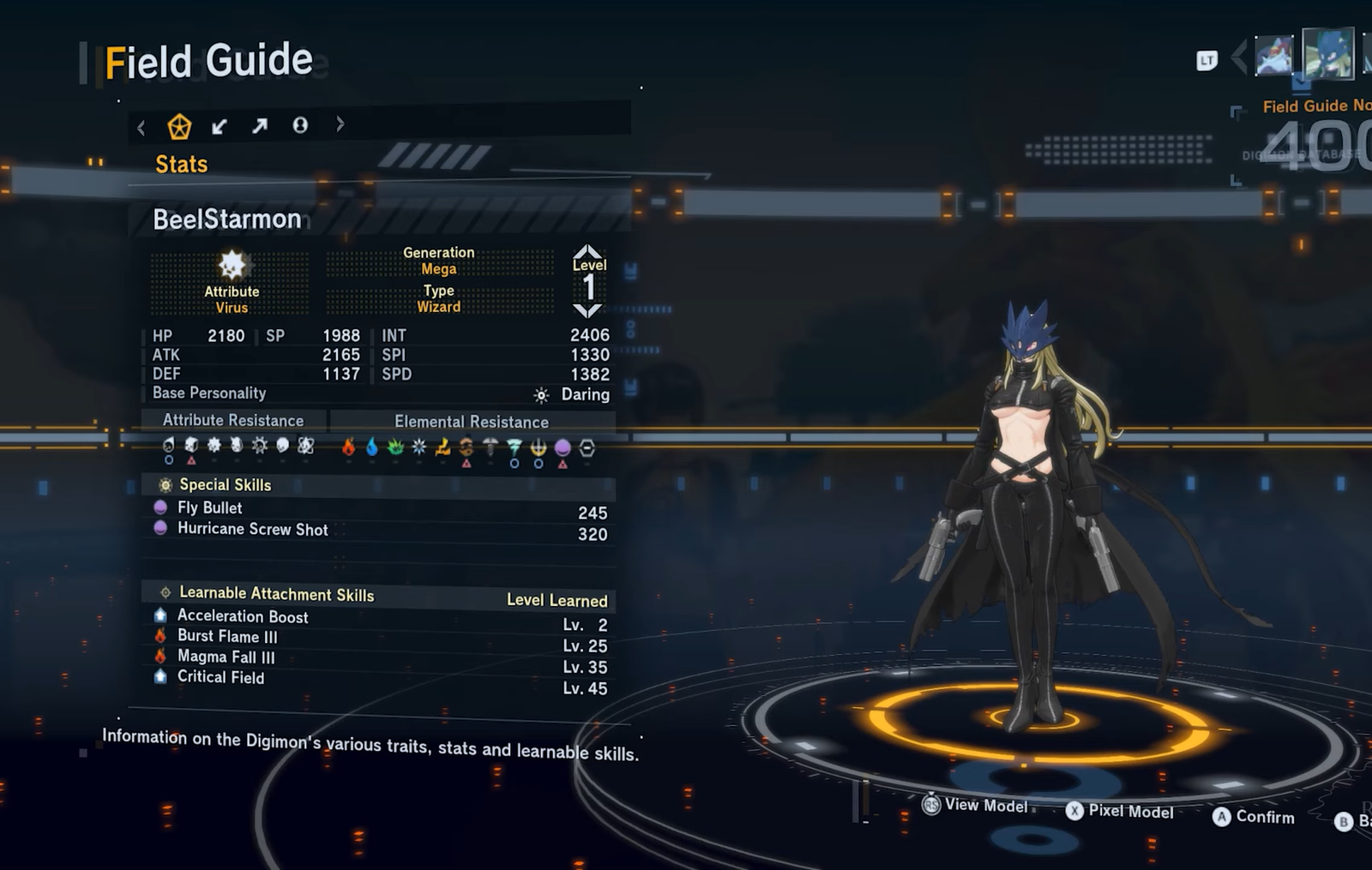The height and width of the screenshot is (870, 1372).
Task: Select the highlighted BeelStarmon portrait thumbnail
Action: click(1327, 53)
